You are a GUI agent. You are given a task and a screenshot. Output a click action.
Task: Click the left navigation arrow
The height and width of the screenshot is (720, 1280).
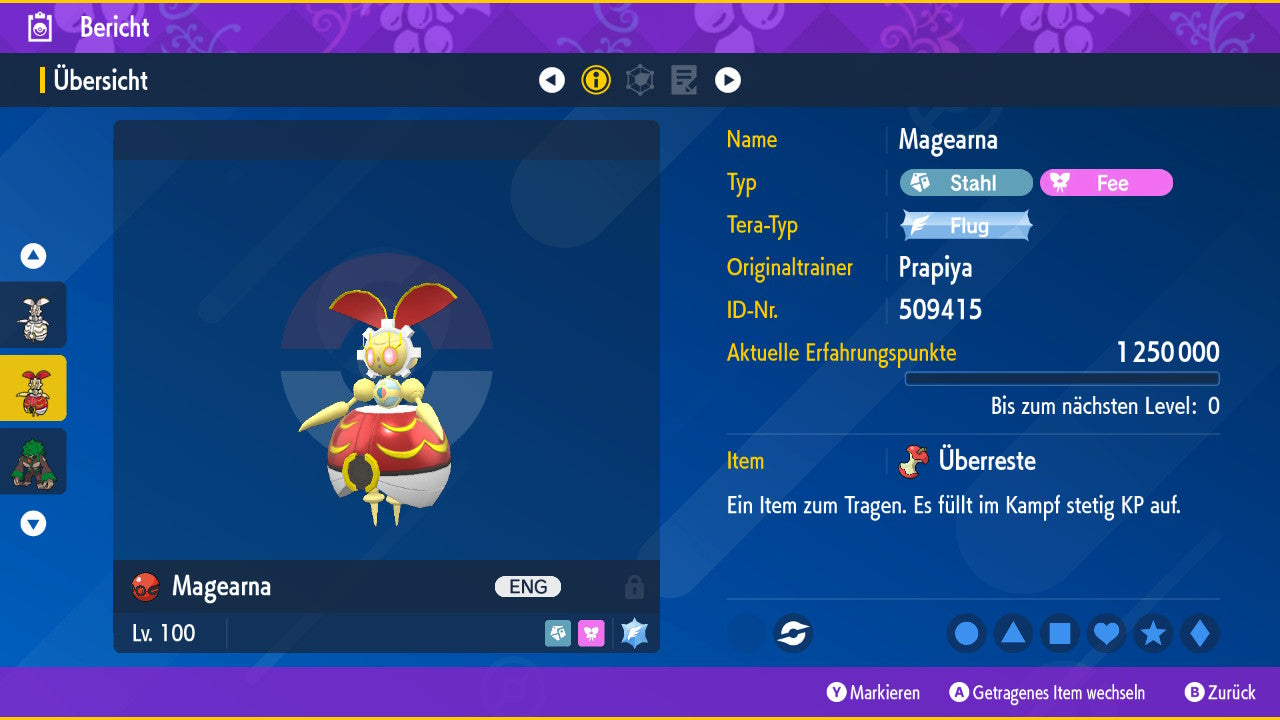coord(552,80)
